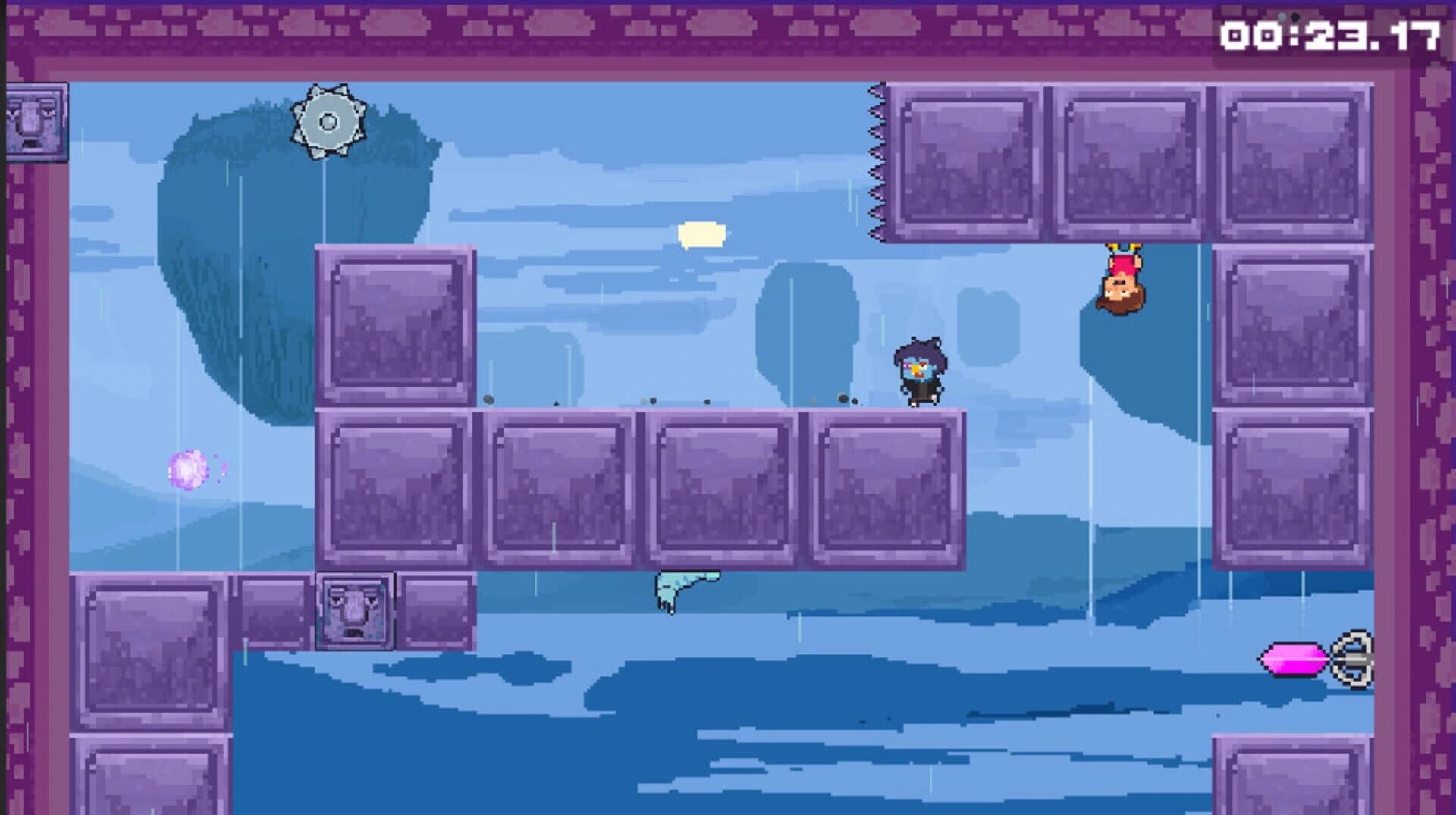The width and height of the screenshot is (1456, 815).
Task: Click the spinning saw blade hazard
Action: 329,120
